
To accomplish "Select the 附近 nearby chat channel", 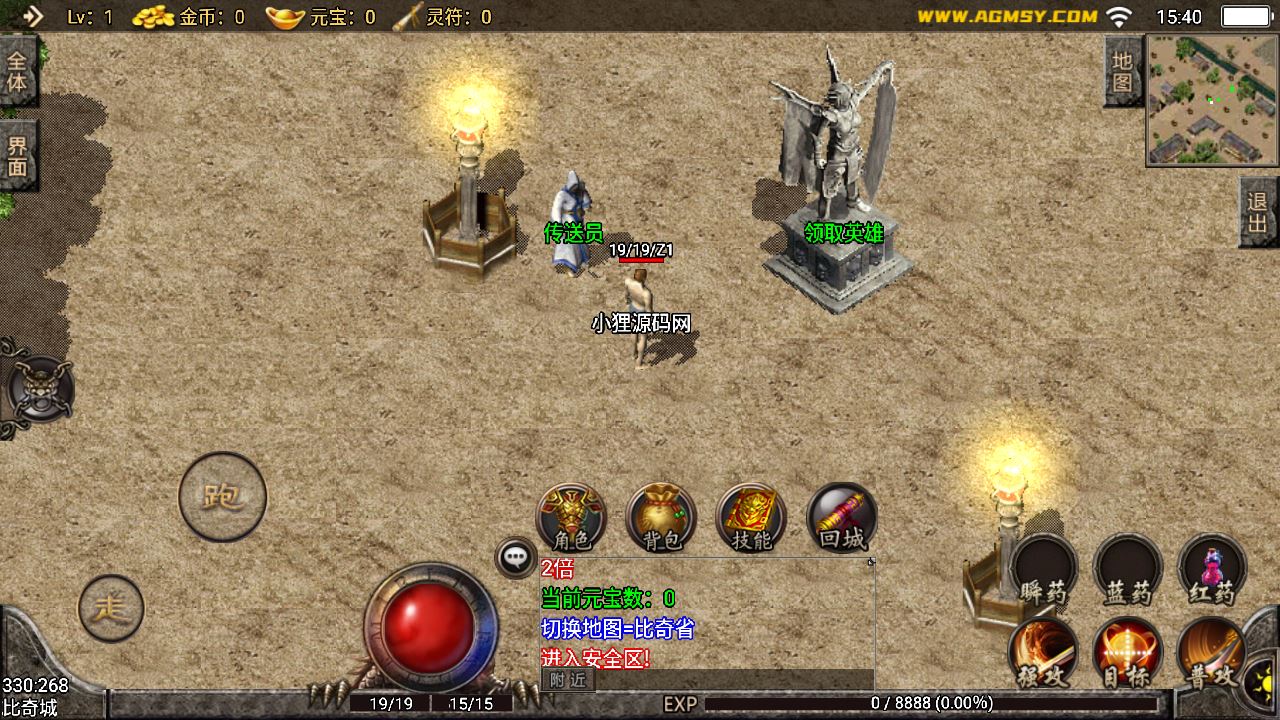I will 568,680.
